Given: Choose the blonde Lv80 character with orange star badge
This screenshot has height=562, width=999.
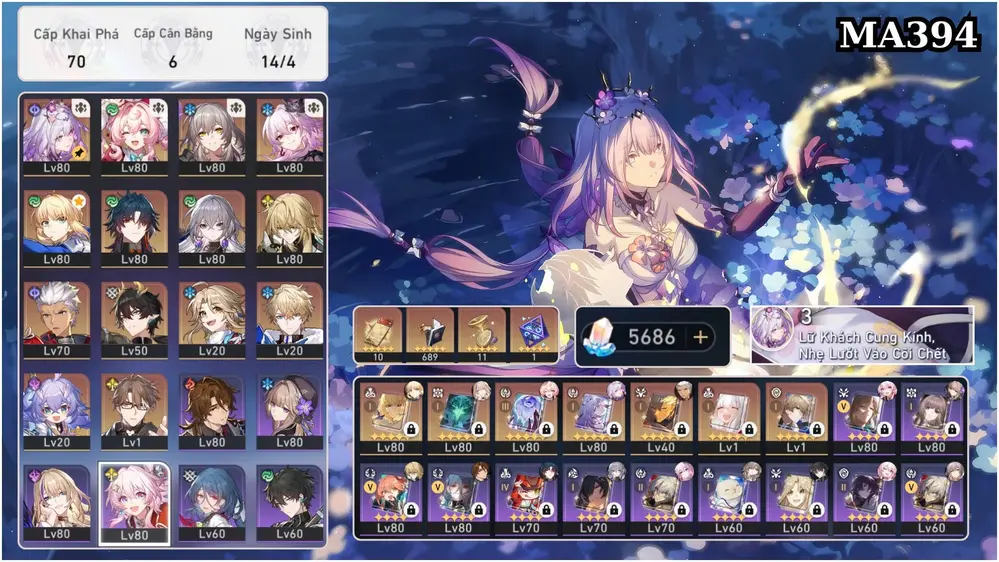Looking at the screenshot, I should (x=56, y=227).
